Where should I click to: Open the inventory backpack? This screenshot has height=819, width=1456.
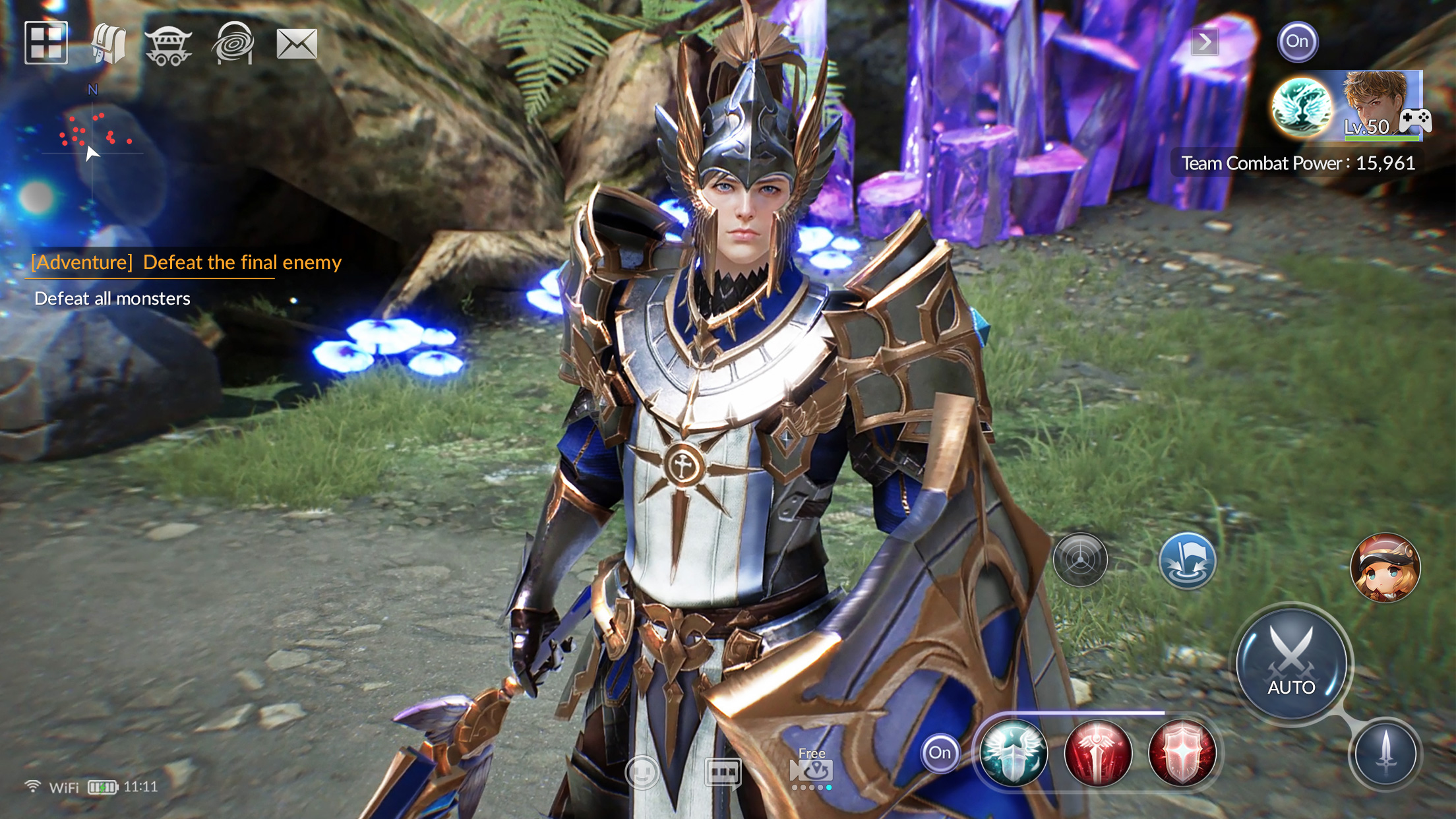pyautogui.click(x=108, y=43)
